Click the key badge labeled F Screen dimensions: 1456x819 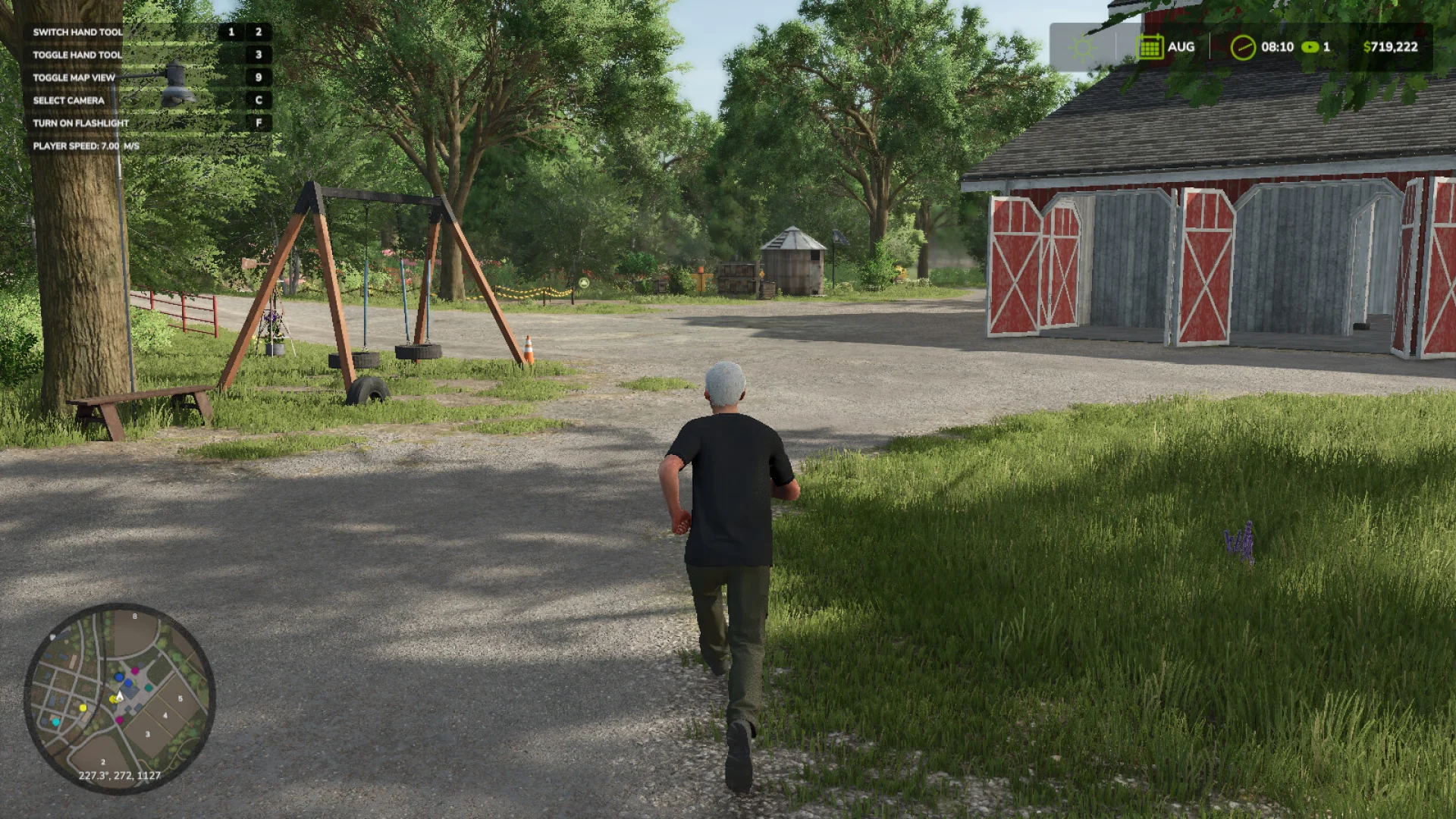click(x=258, y=122)
